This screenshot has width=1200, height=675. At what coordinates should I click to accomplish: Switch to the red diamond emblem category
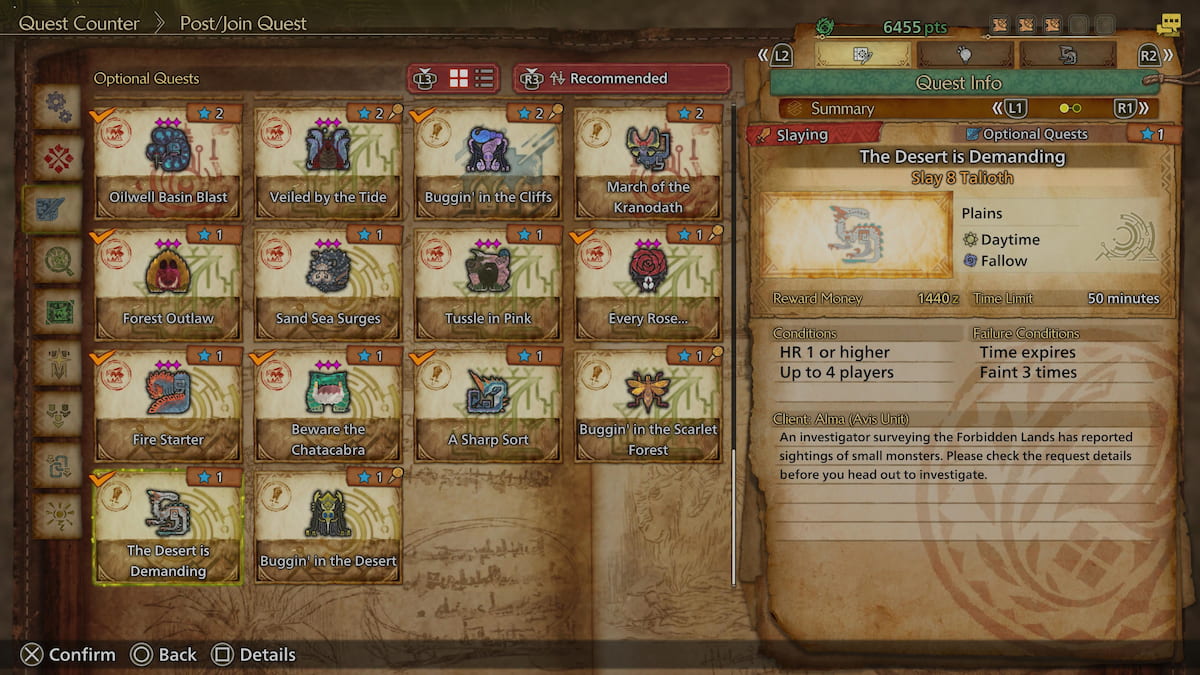[58, 158]
